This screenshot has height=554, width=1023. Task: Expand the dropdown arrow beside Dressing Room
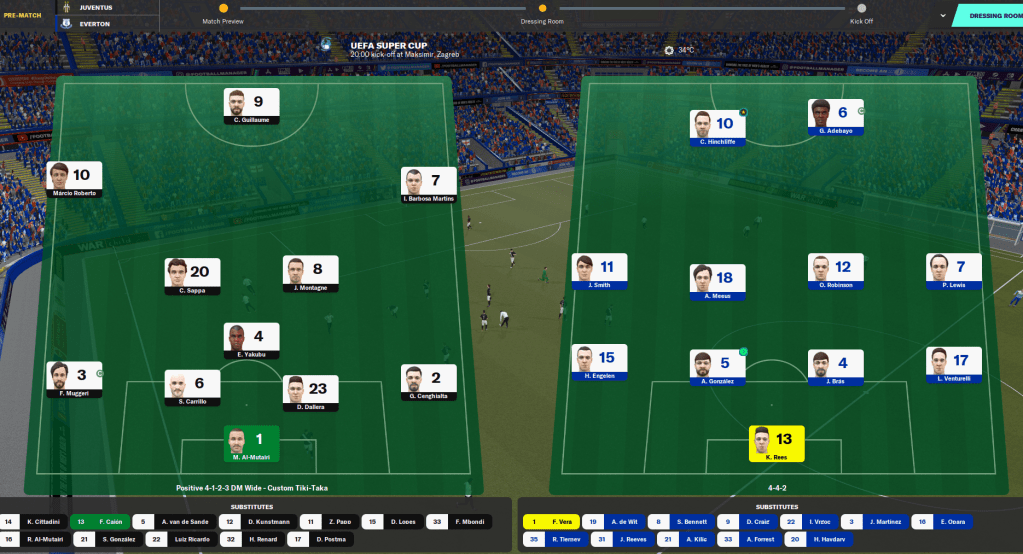(x=942, y=15)
